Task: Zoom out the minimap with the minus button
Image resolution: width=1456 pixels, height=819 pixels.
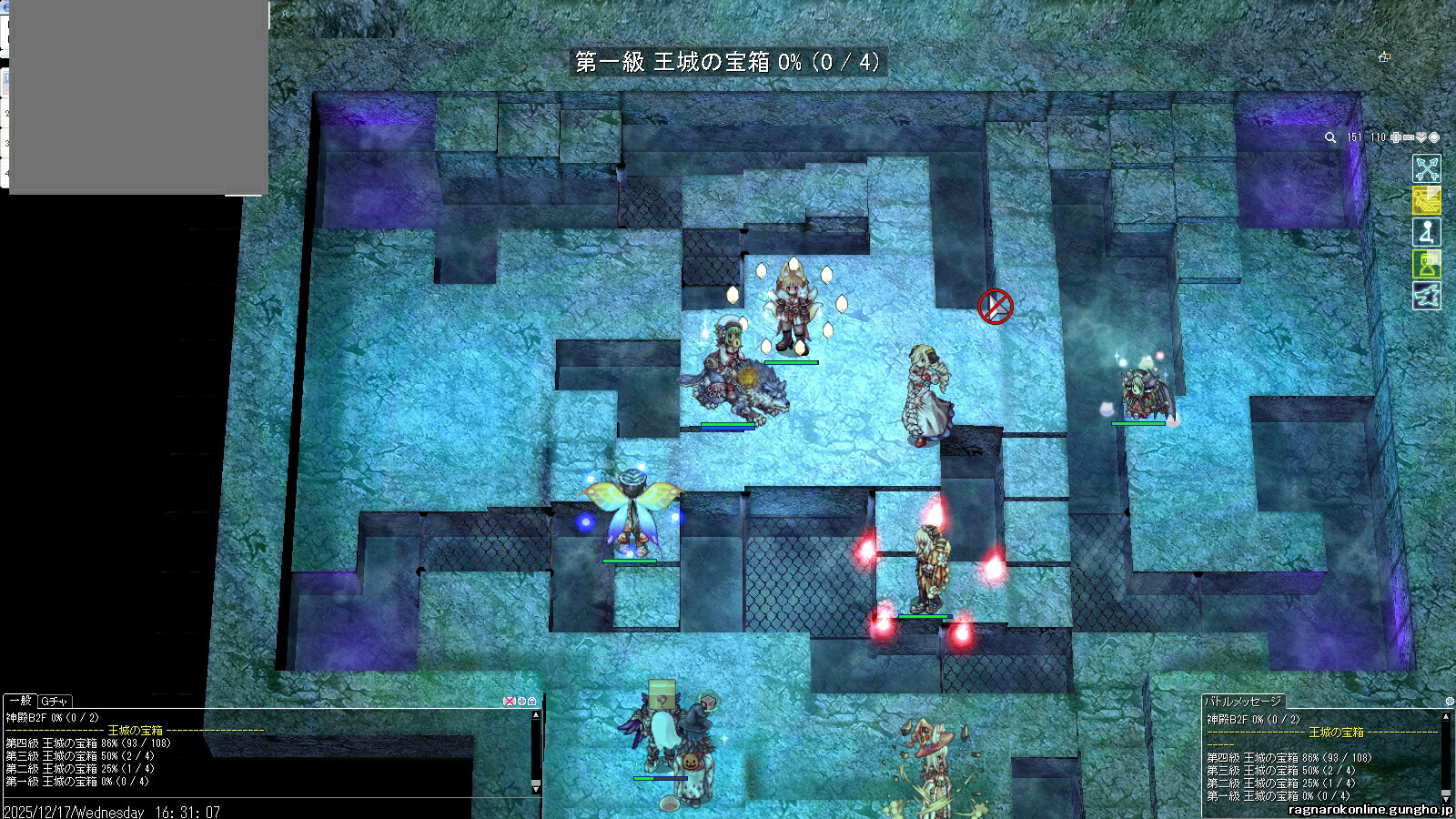Action: point(1409,137)
